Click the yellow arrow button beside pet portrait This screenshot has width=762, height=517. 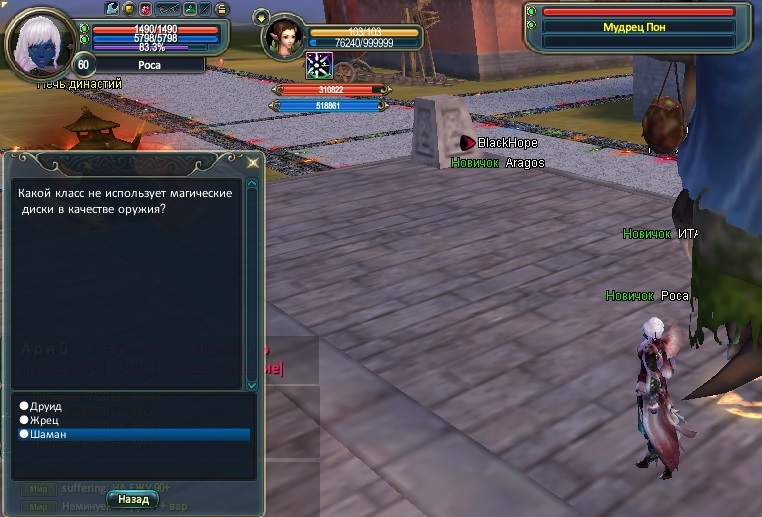point(261,17)
